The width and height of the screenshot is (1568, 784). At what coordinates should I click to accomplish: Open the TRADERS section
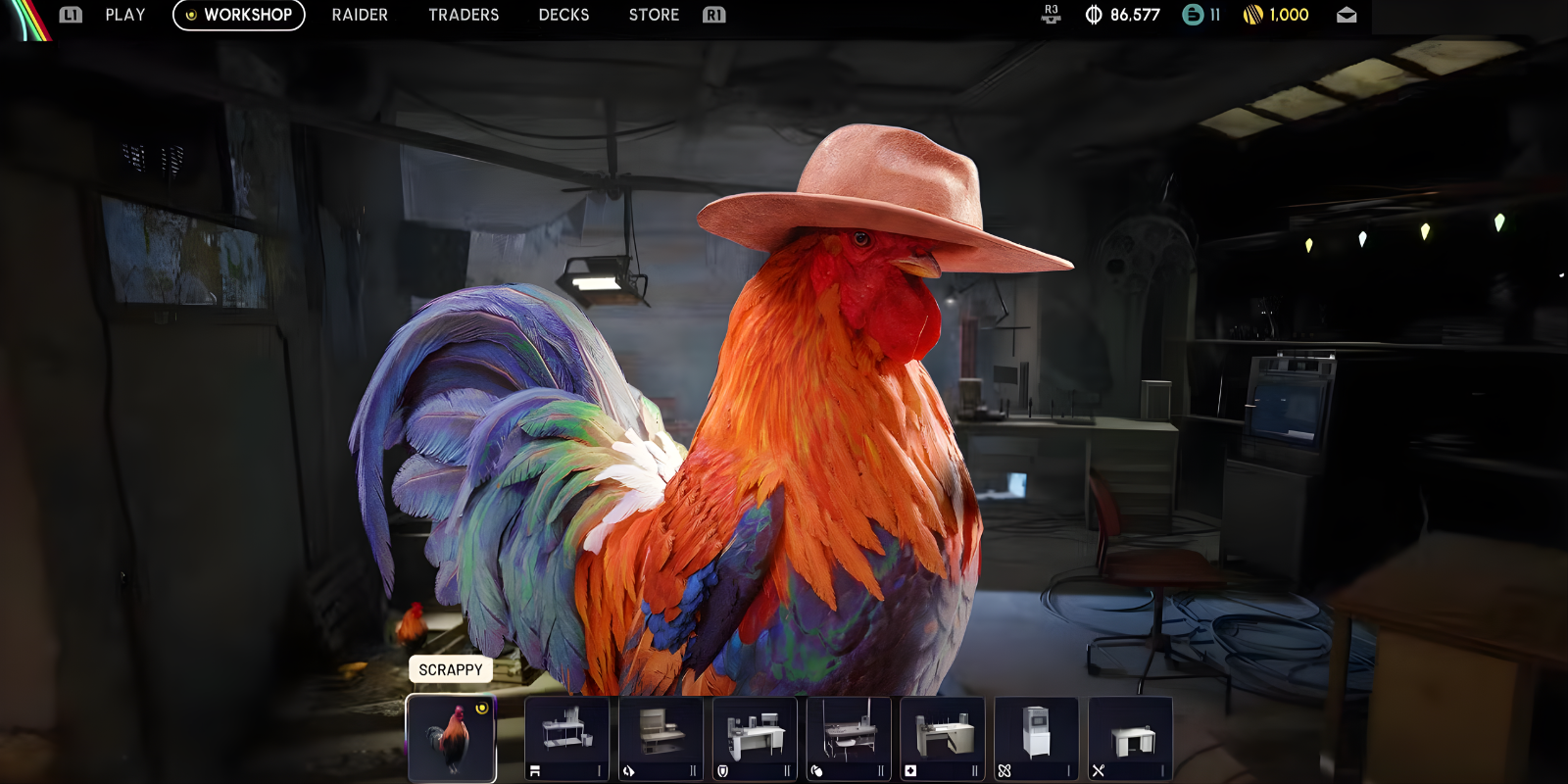coord(464,15)
